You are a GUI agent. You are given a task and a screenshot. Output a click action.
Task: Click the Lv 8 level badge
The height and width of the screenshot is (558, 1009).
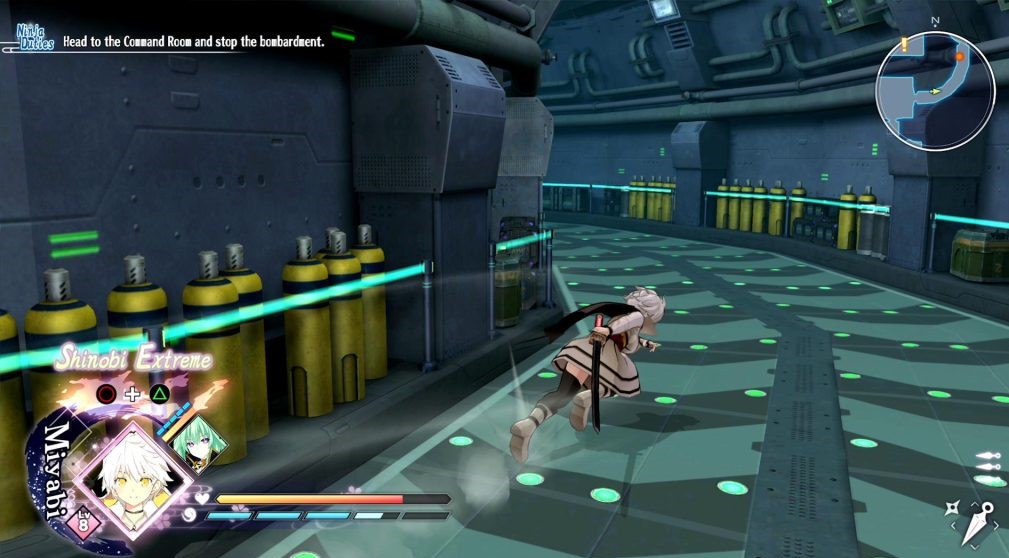click(82, 518)
